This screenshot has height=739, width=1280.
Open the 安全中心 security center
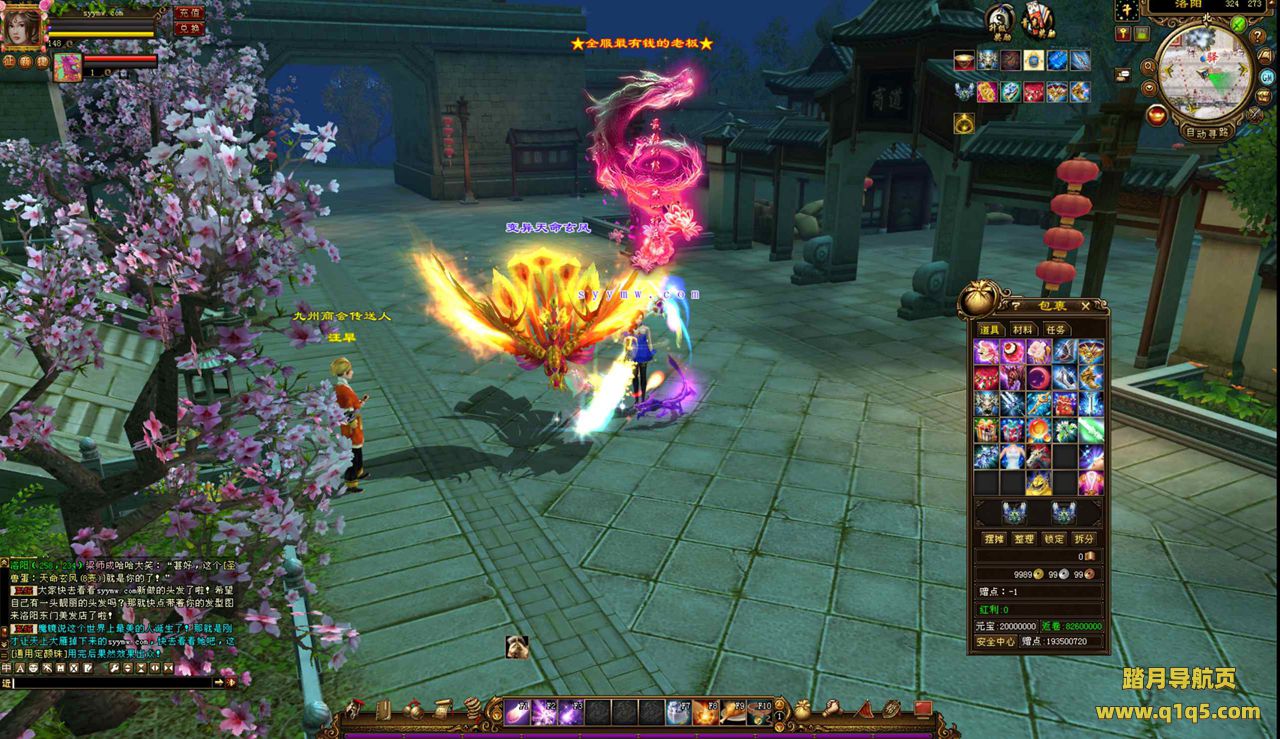tap(996, 642)
